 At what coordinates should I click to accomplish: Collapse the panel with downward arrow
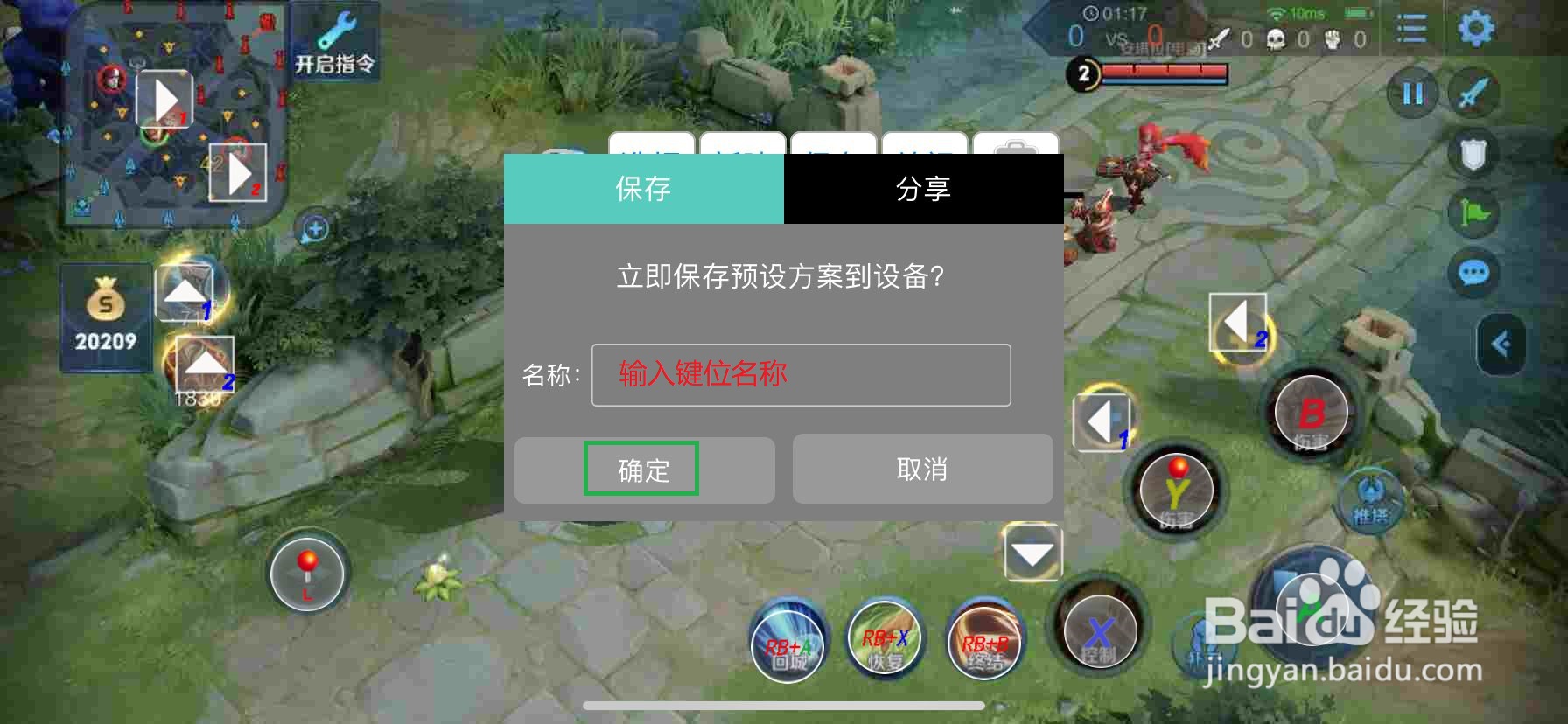click(1031, 553)
